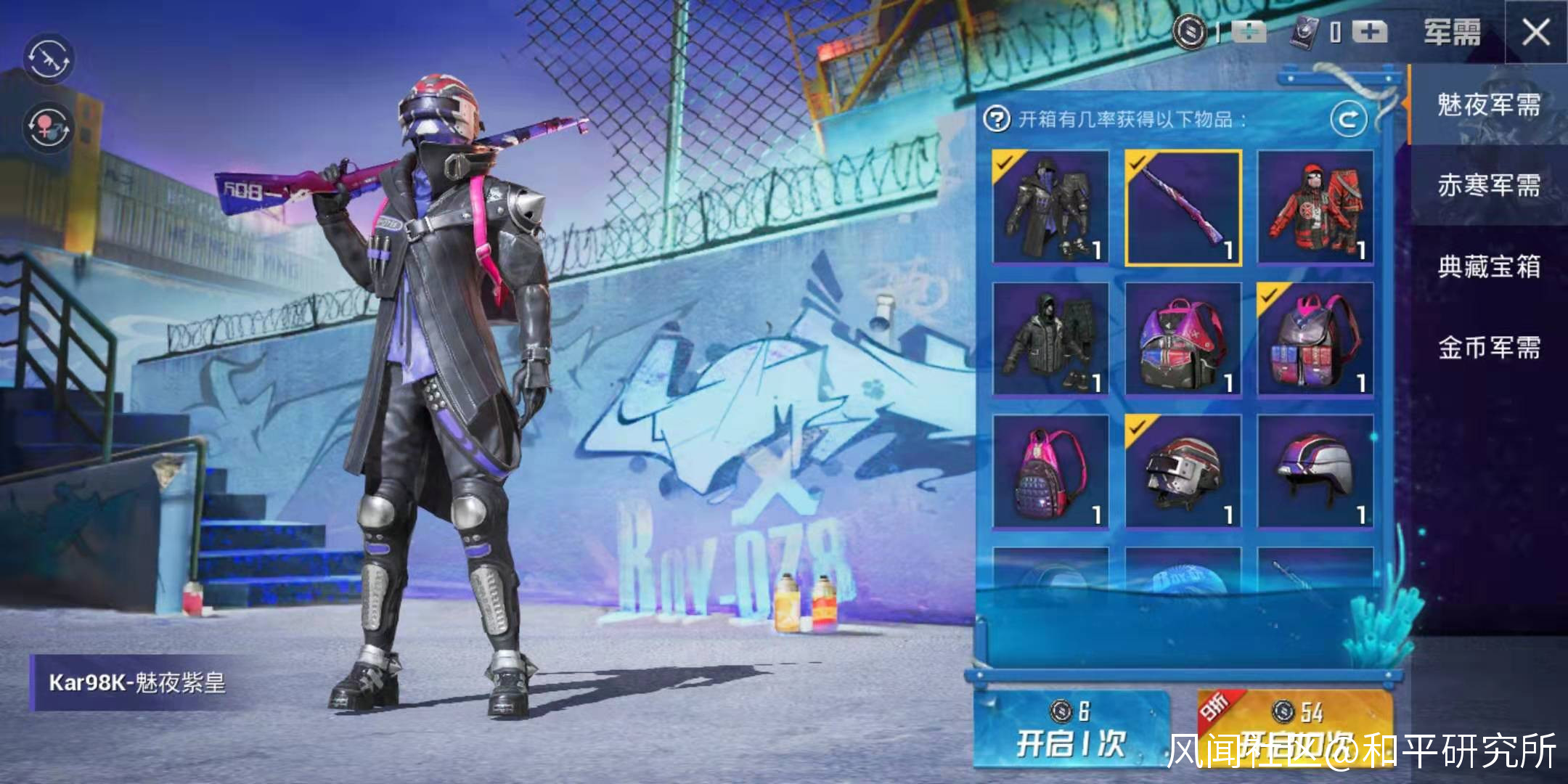This screenshot has height=784, width=1568.
Task: Tap the 开启1次 open-once button
Action: point(1070,730)
